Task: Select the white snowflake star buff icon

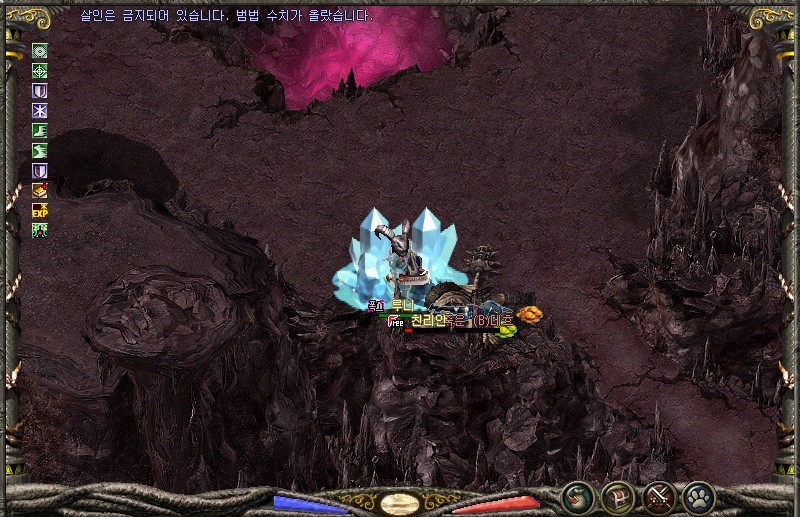Action: click(40, 110)
